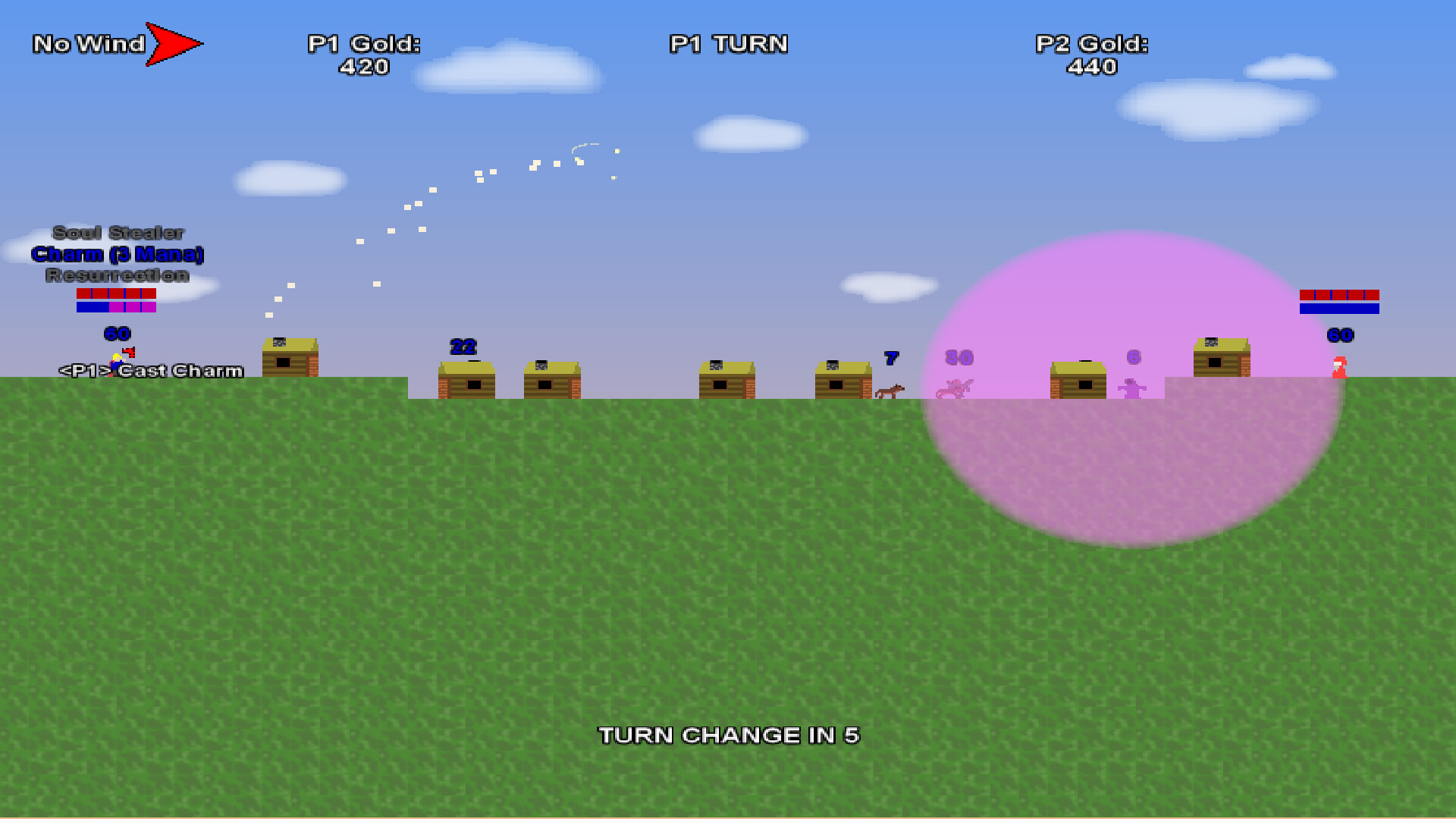
Task: Select the Soul Stealer spell
Action: 118,234
